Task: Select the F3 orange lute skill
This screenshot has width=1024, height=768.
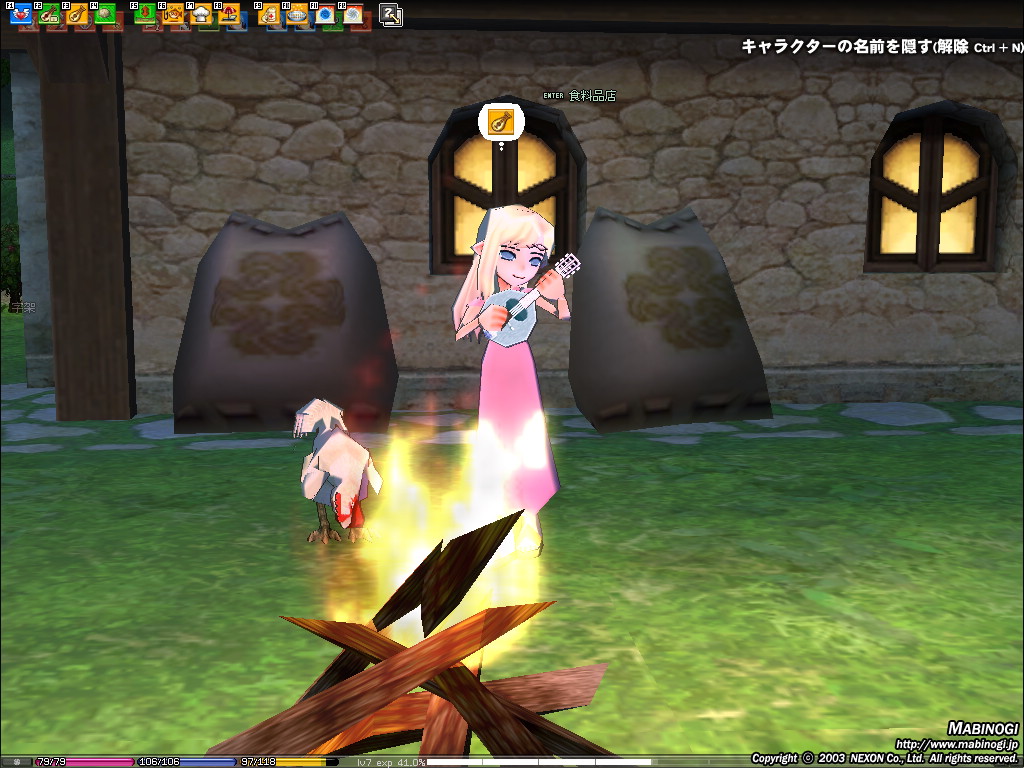Action: pyautogui.click(x=76, y=14)
